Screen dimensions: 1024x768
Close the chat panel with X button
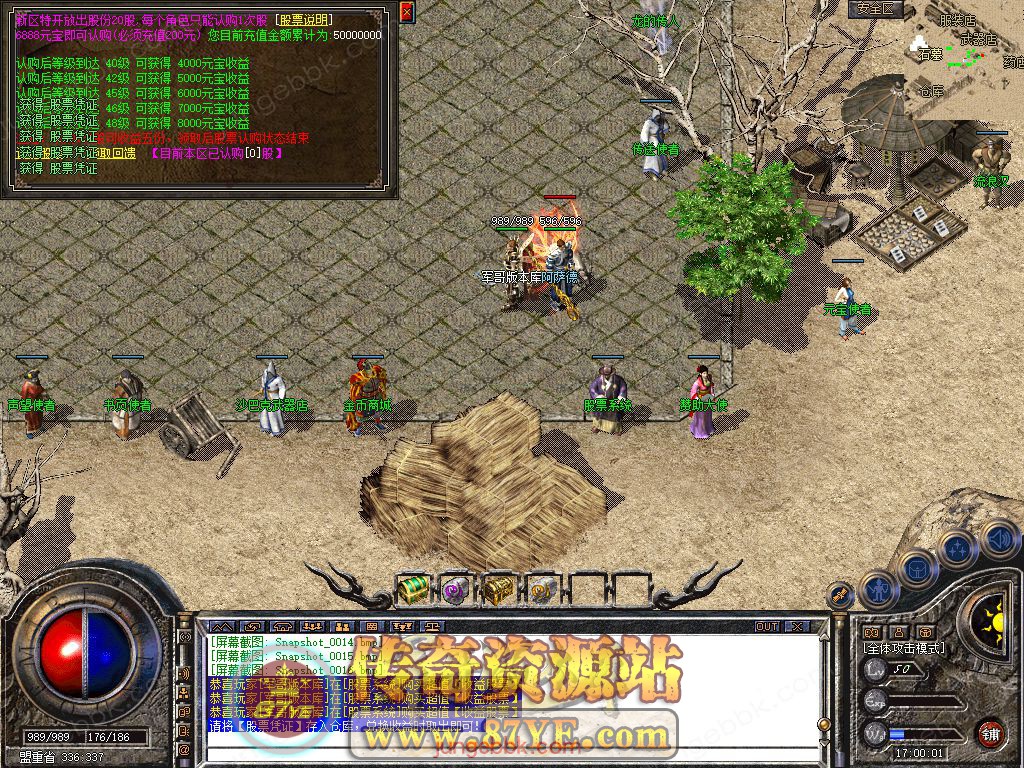click(796, 627)
